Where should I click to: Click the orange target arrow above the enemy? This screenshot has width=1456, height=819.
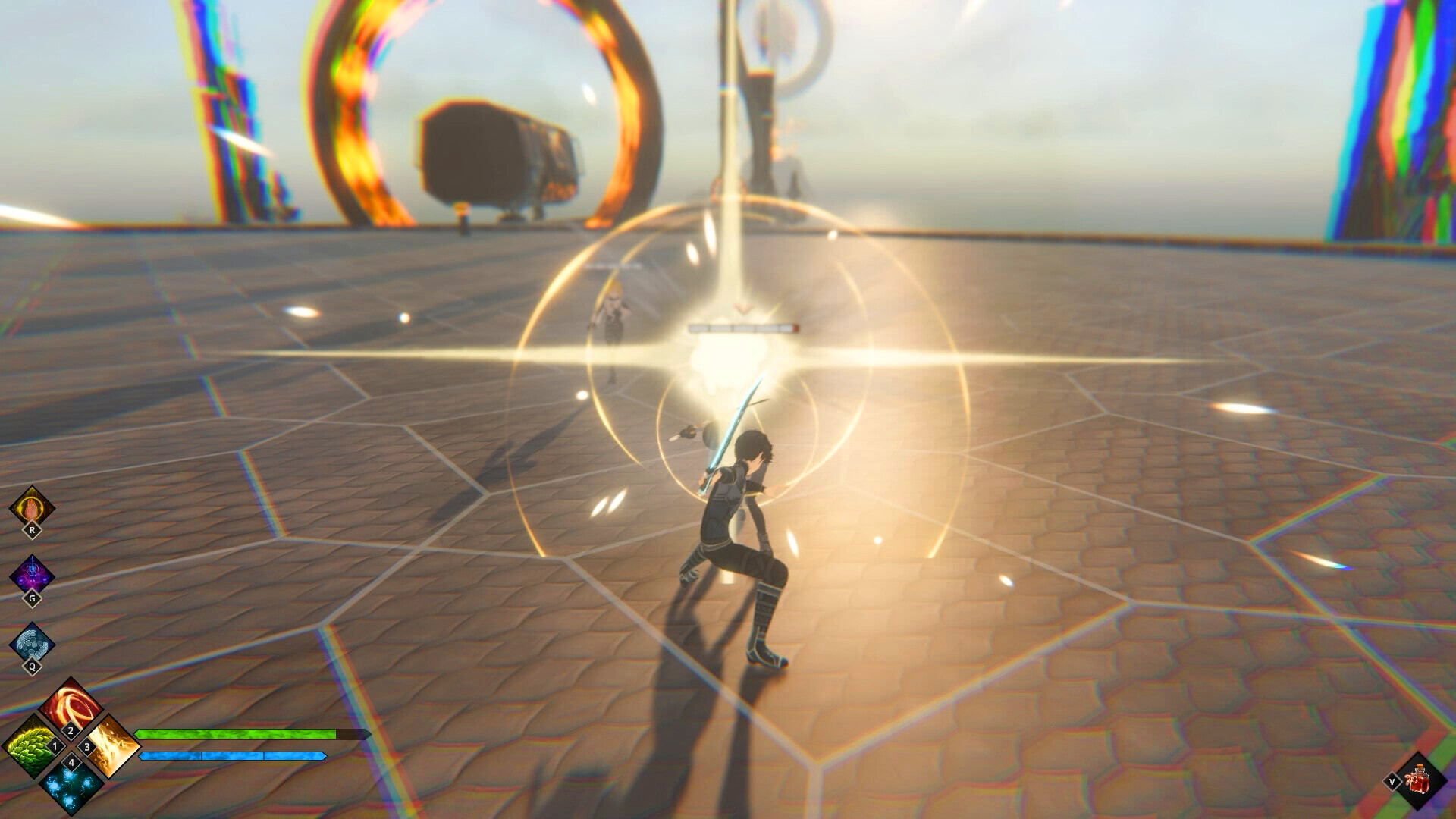[x=742, y=309]
